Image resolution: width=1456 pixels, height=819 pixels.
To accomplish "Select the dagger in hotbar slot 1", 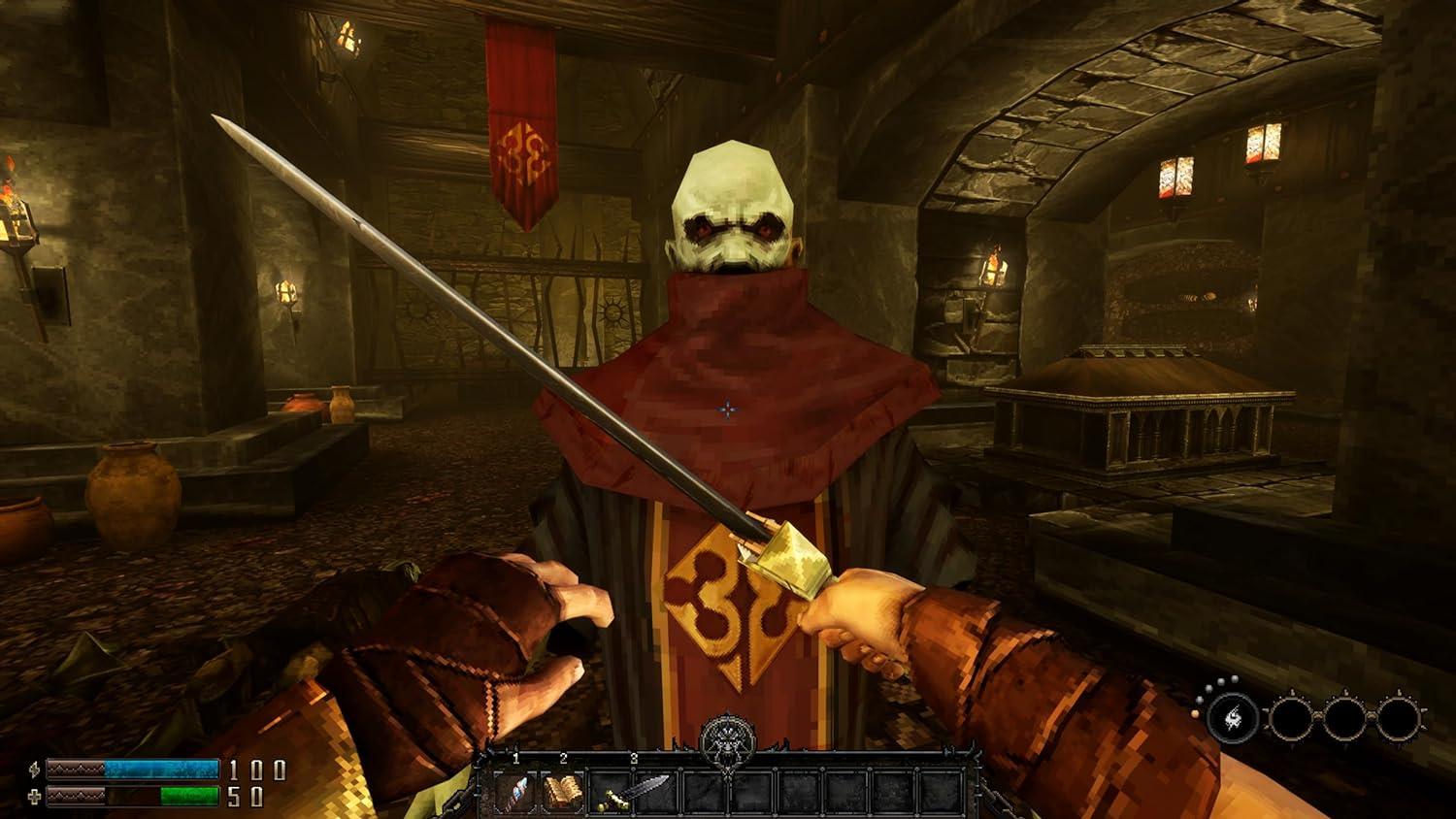I will (x=514, y=793).
